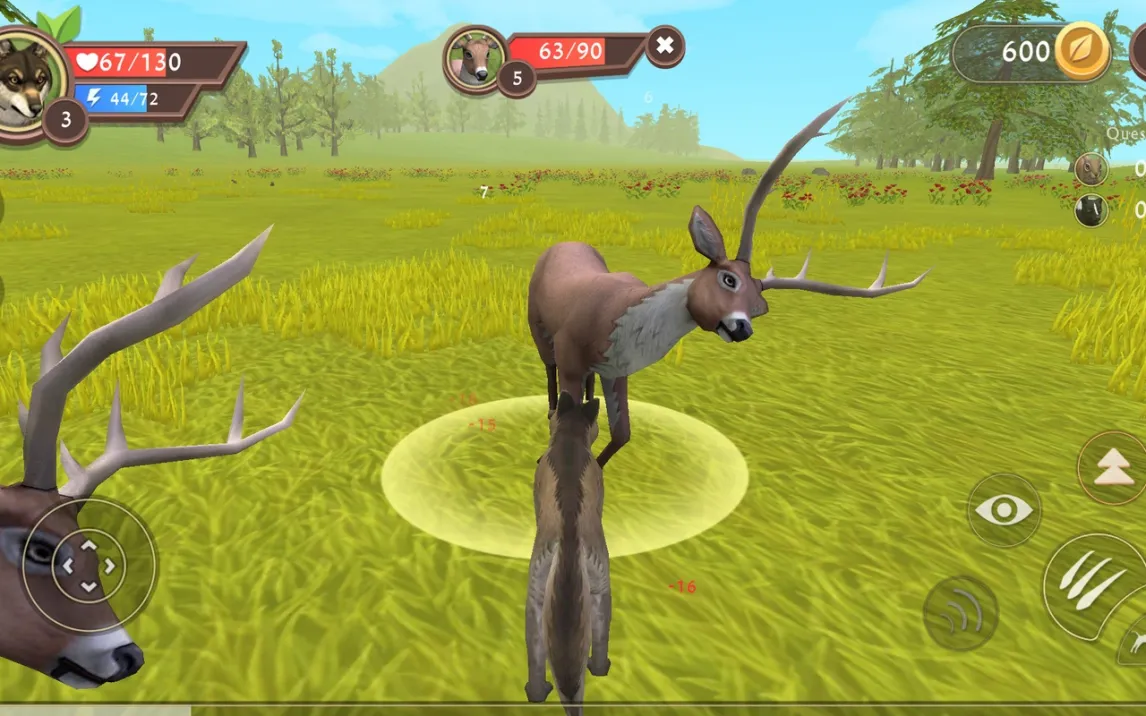
Task: Use the howl sound-wave ability
Action: (x=960, y=612)
